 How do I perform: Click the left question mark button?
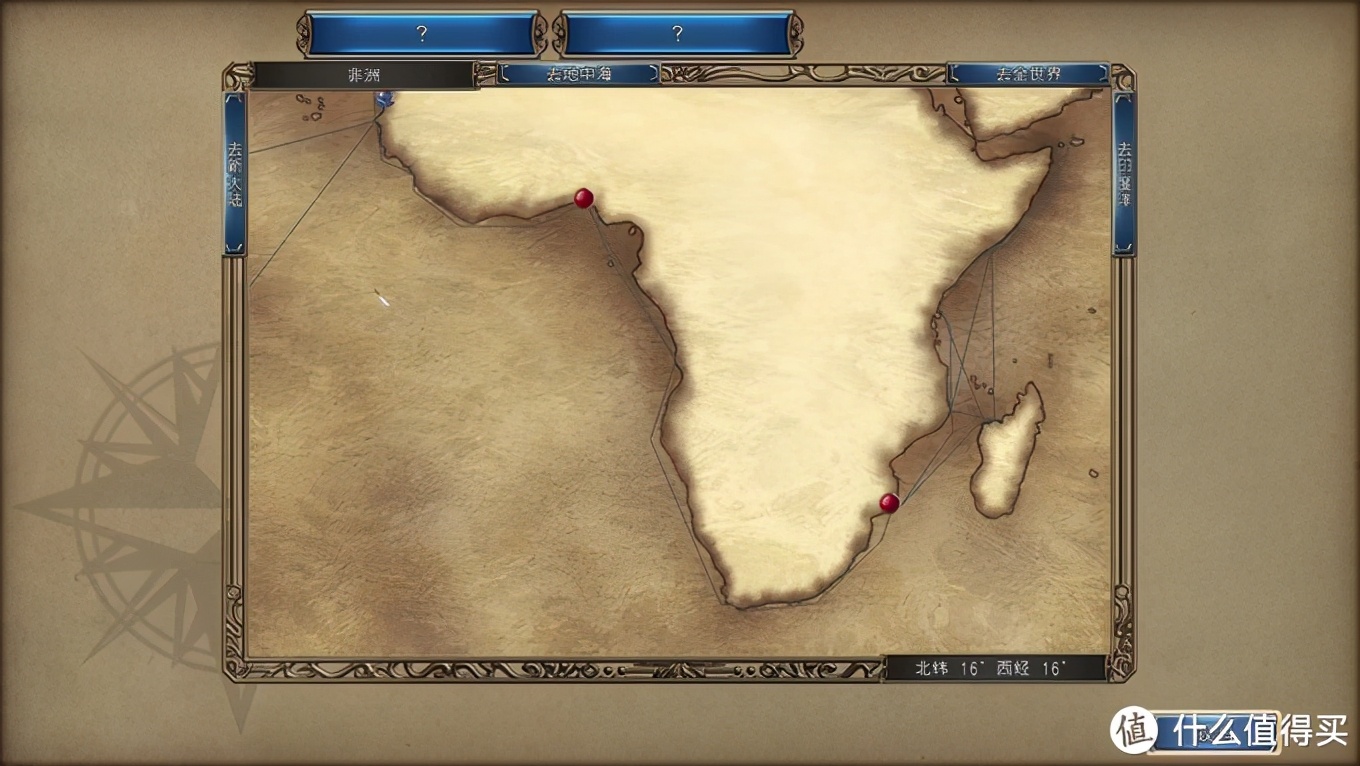(x=421, y=34)
